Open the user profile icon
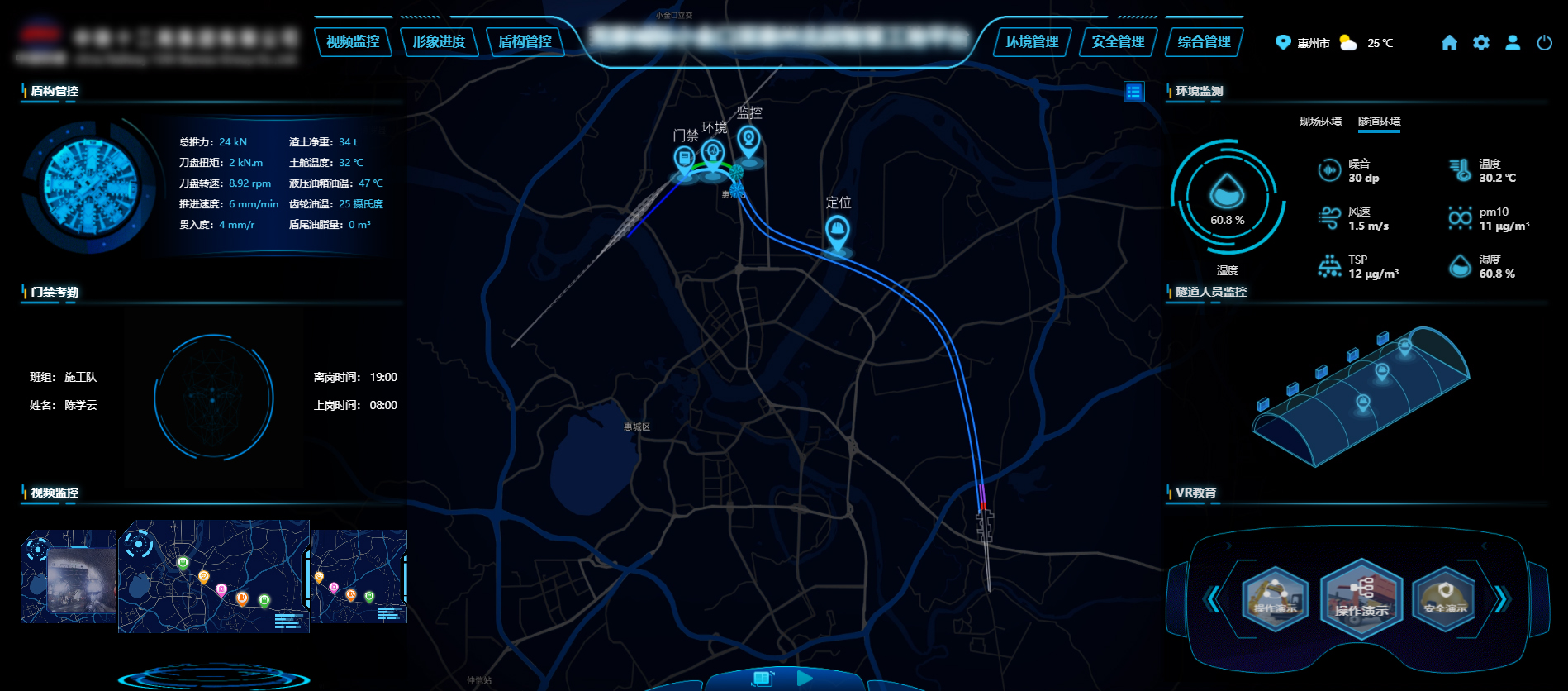The width and height of the screenshot is (1568, 691). 1512,43
